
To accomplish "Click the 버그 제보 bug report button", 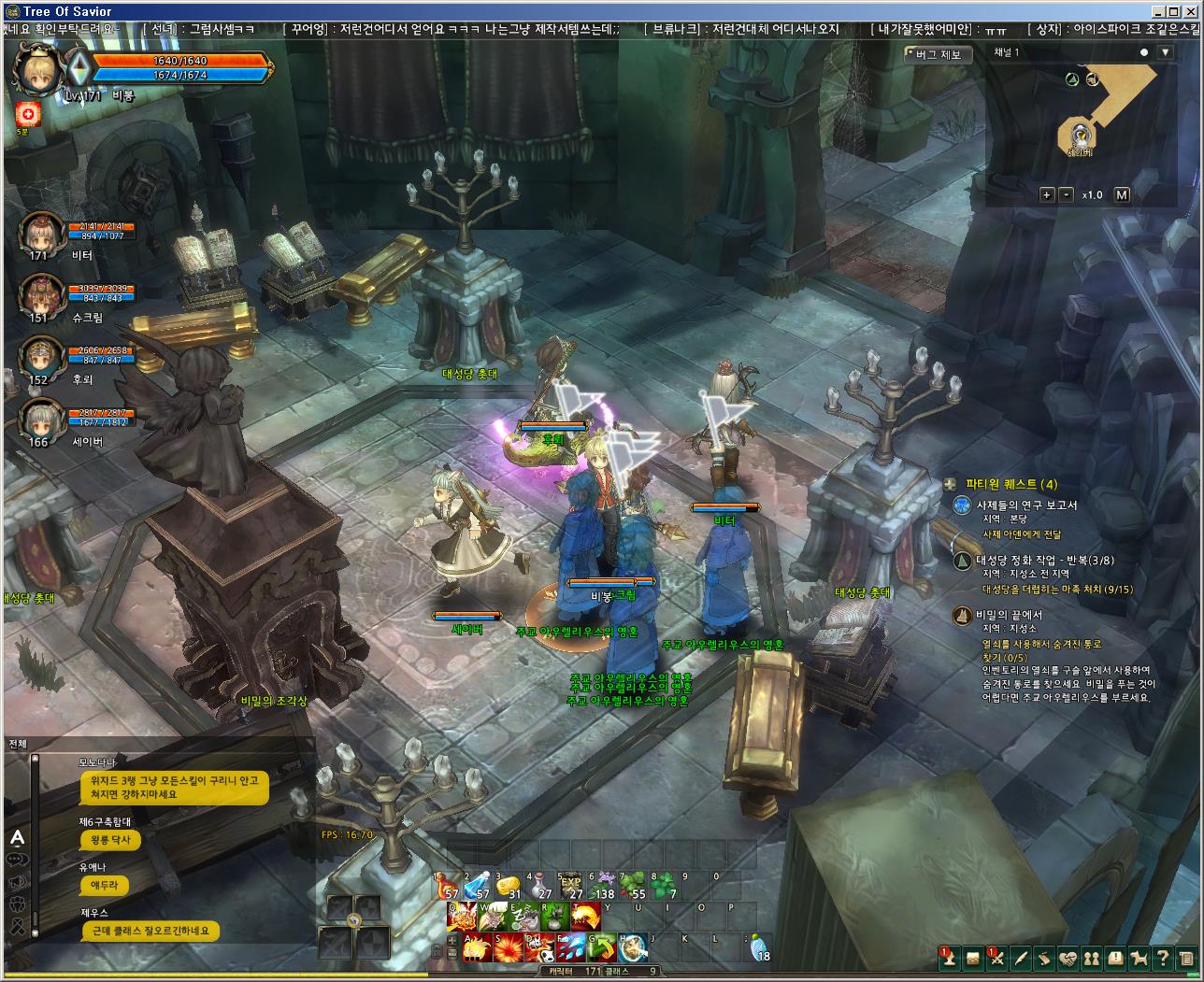I will [x=938, y=54].
